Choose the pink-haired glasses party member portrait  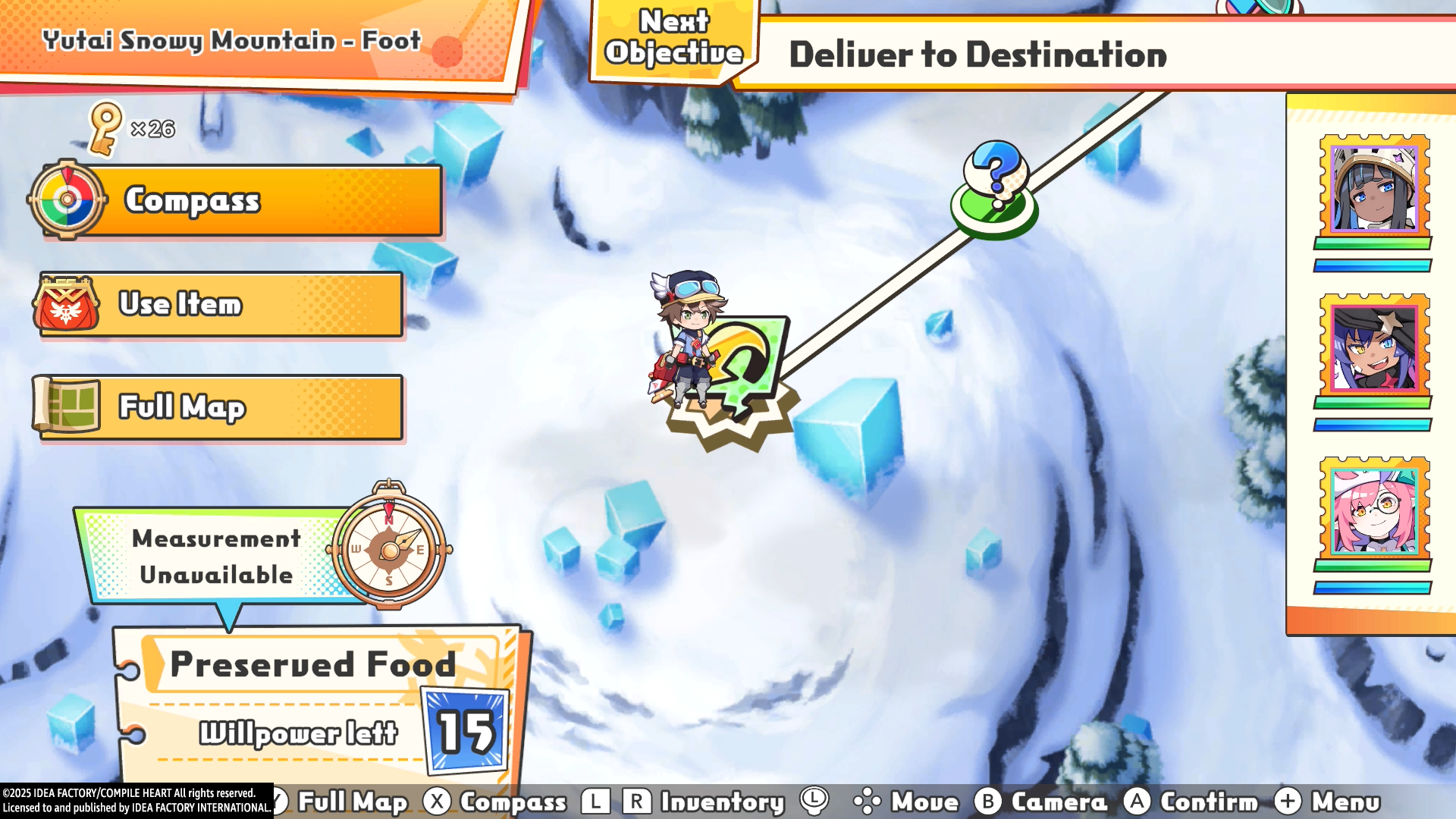(1374, 510)
